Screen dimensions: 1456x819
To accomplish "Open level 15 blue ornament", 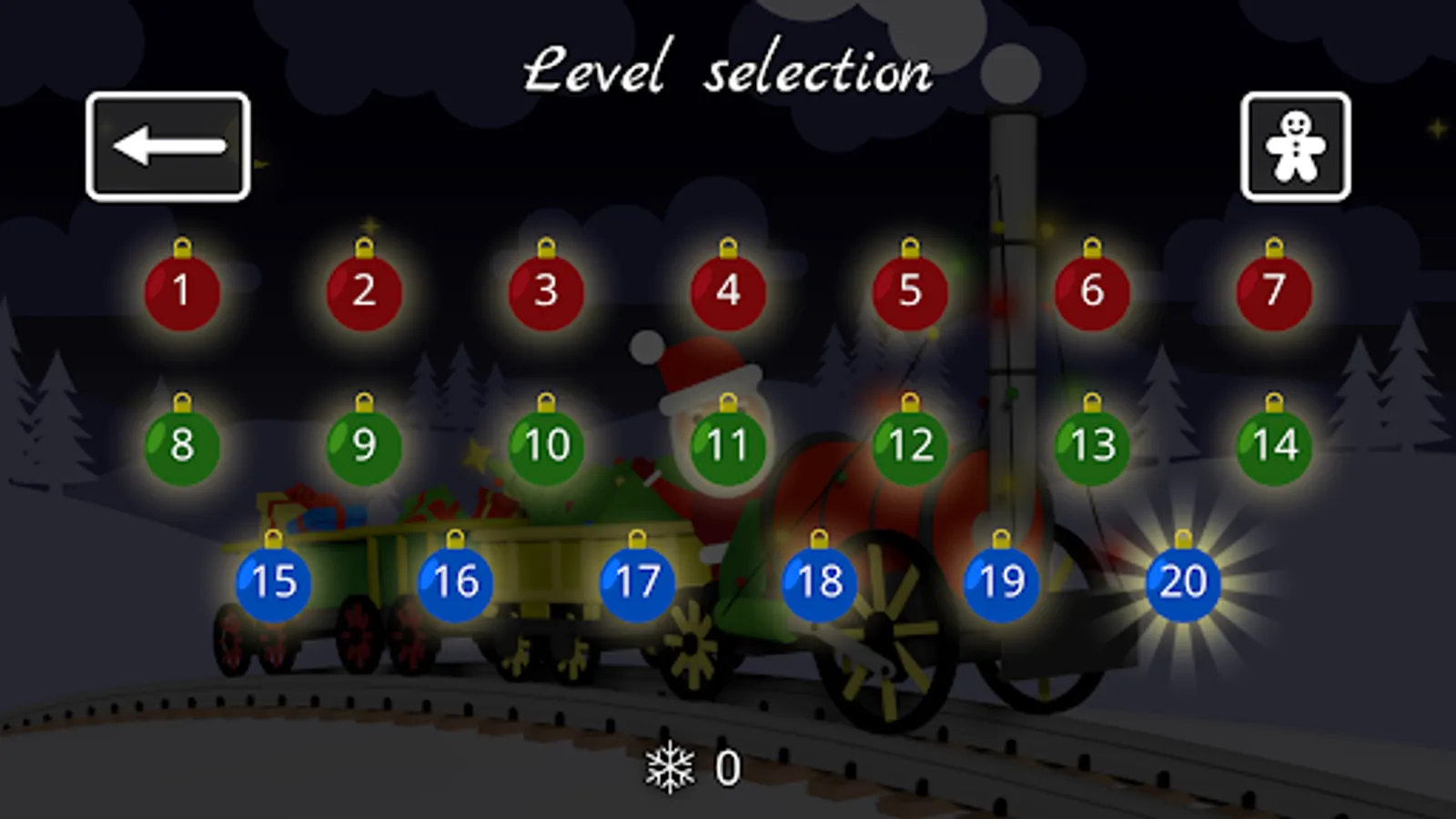I will 272,582.
